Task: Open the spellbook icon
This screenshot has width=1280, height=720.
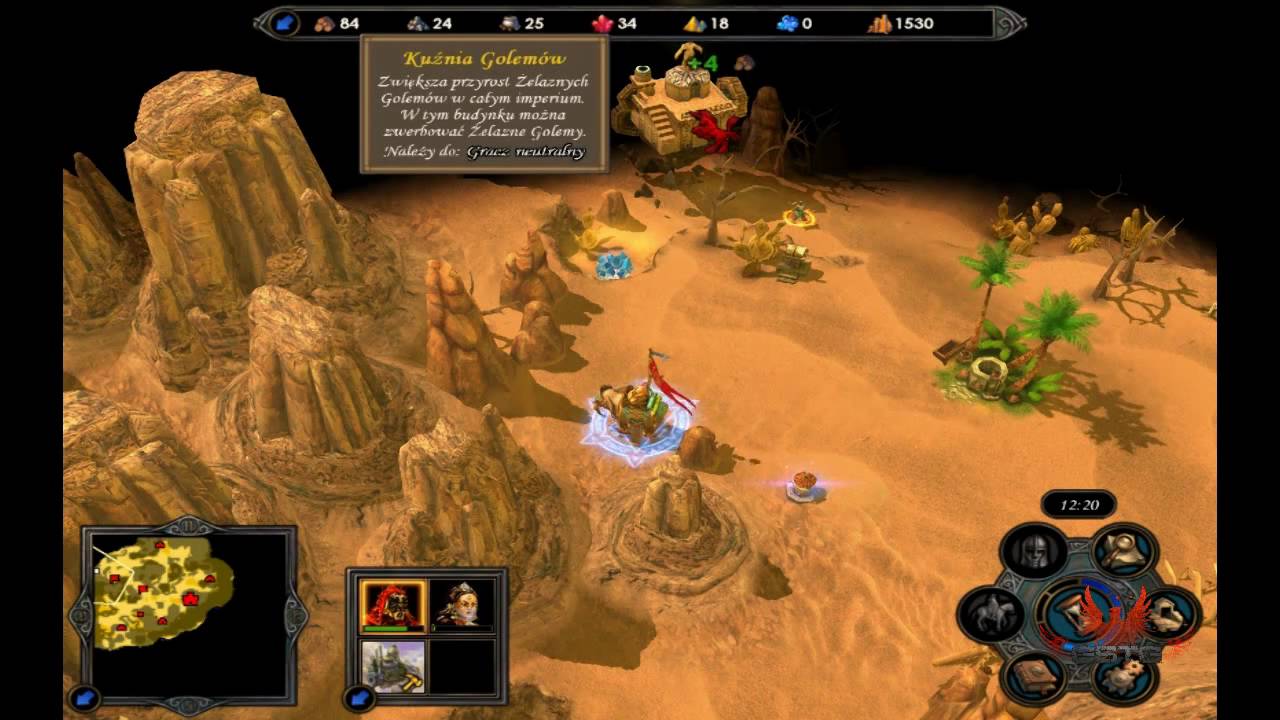Action: [x=1033, y=675]
